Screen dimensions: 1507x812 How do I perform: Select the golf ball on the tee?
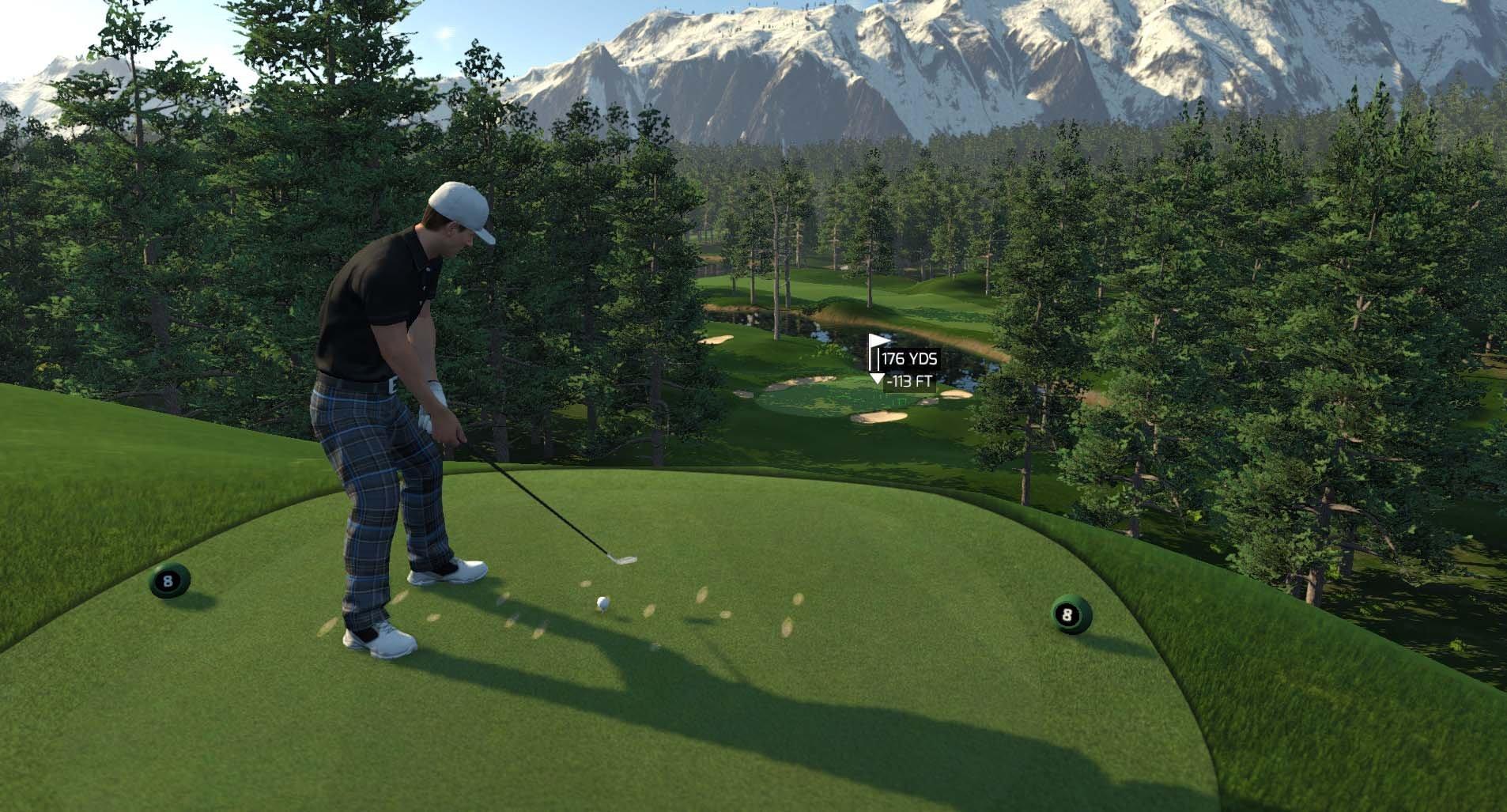click(x=604, y=604)
